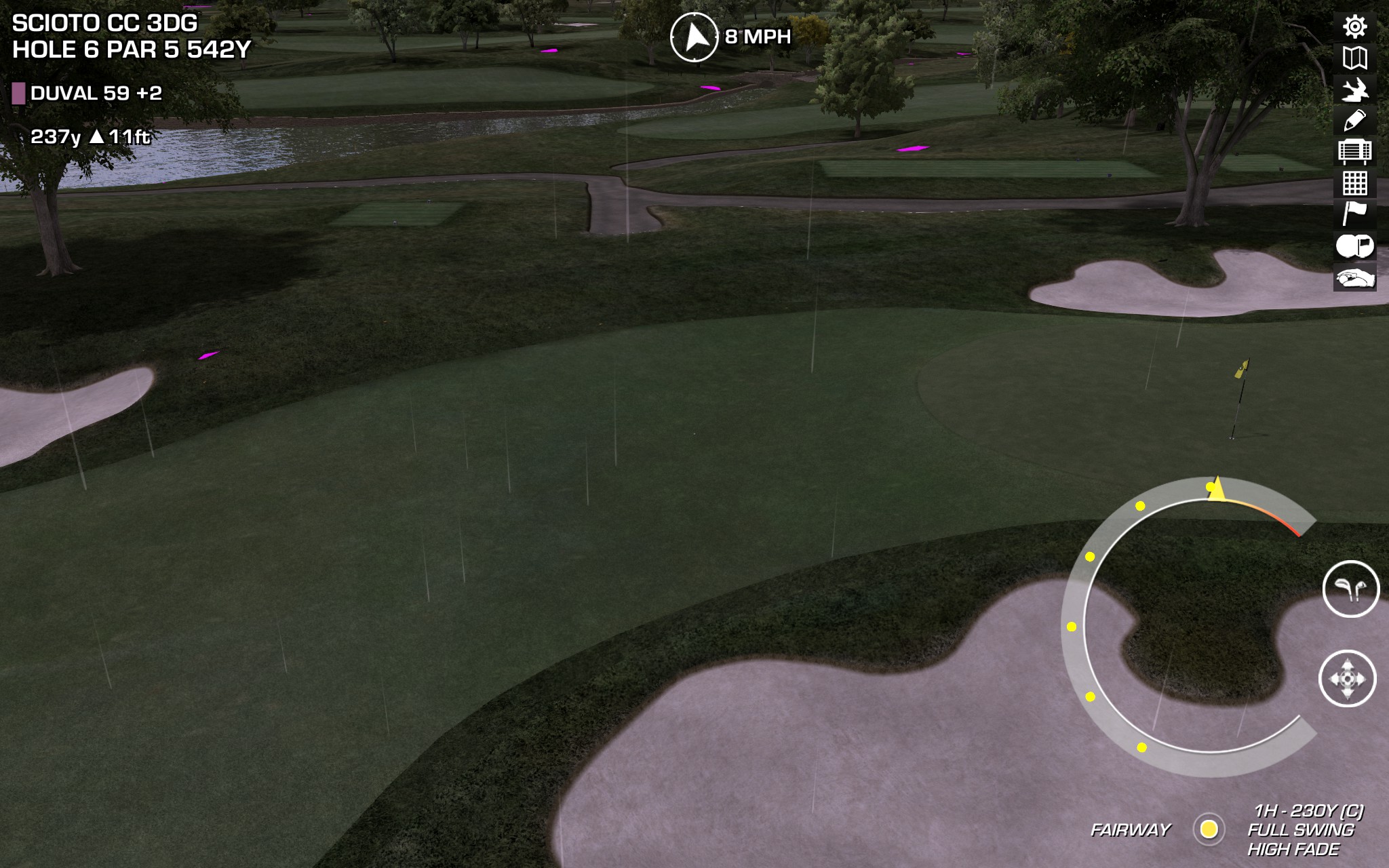Click the yellow ball strike-point indicator
1389x868 pixels.
point(1209,829)
